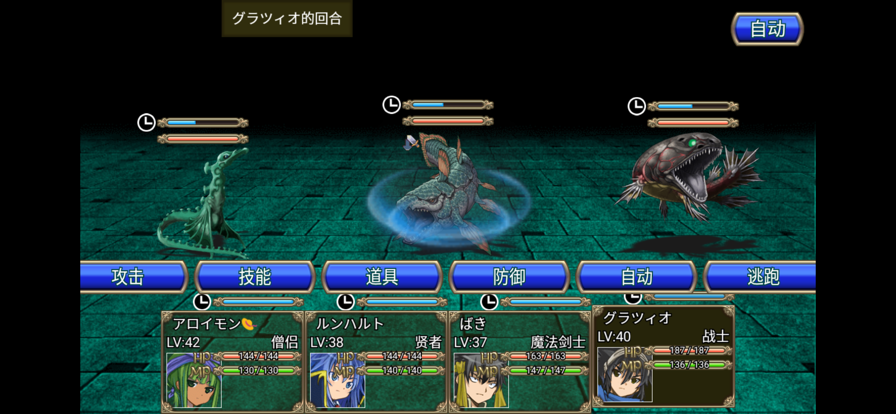Image resolution: width=896 pixels, height=414 pixels.
Task: Select アロイモン monk party panel
Action: [x=233, y=360]
